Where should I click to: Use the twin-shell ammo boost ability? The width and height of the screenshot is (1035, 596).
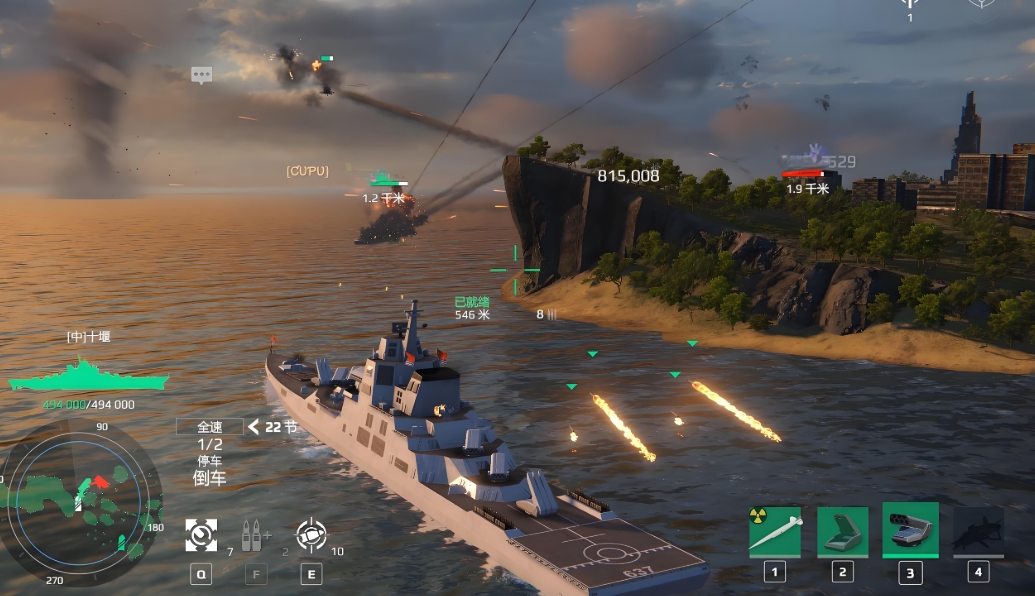(256, 536)
